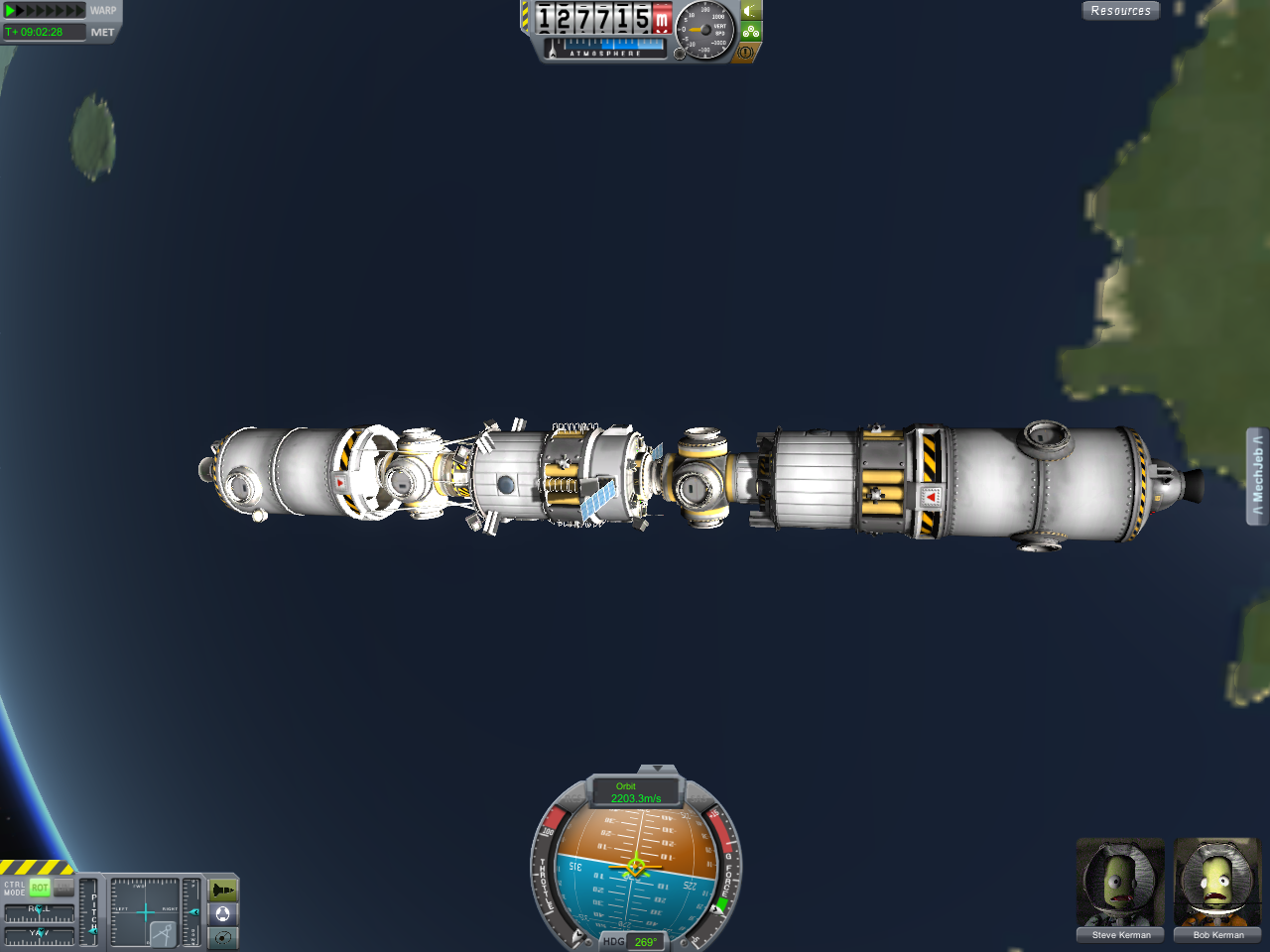
Task: Click the Orbit speed display to change mode
Action: point(635,792)
